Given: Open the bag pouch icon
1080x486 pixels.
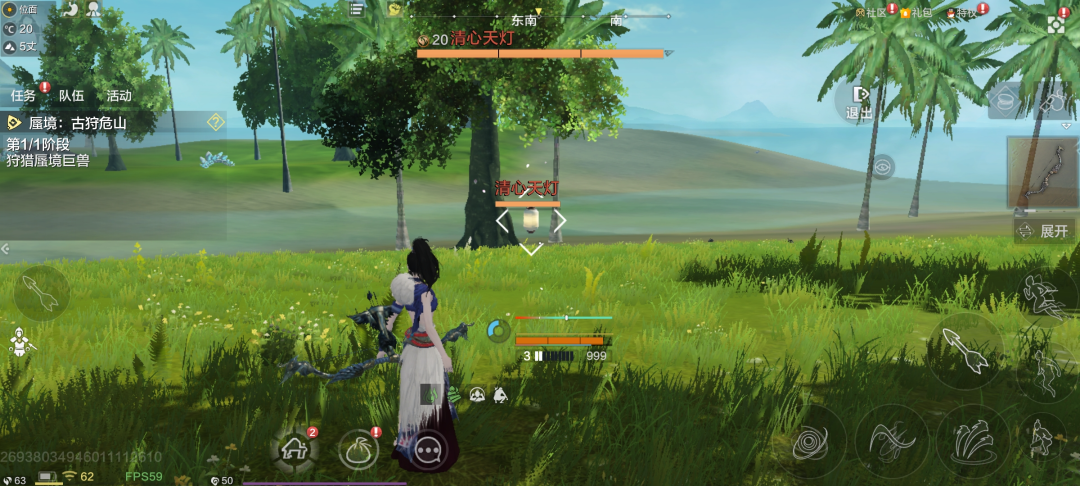Looking at the screenshot, I should click(359, 450).
